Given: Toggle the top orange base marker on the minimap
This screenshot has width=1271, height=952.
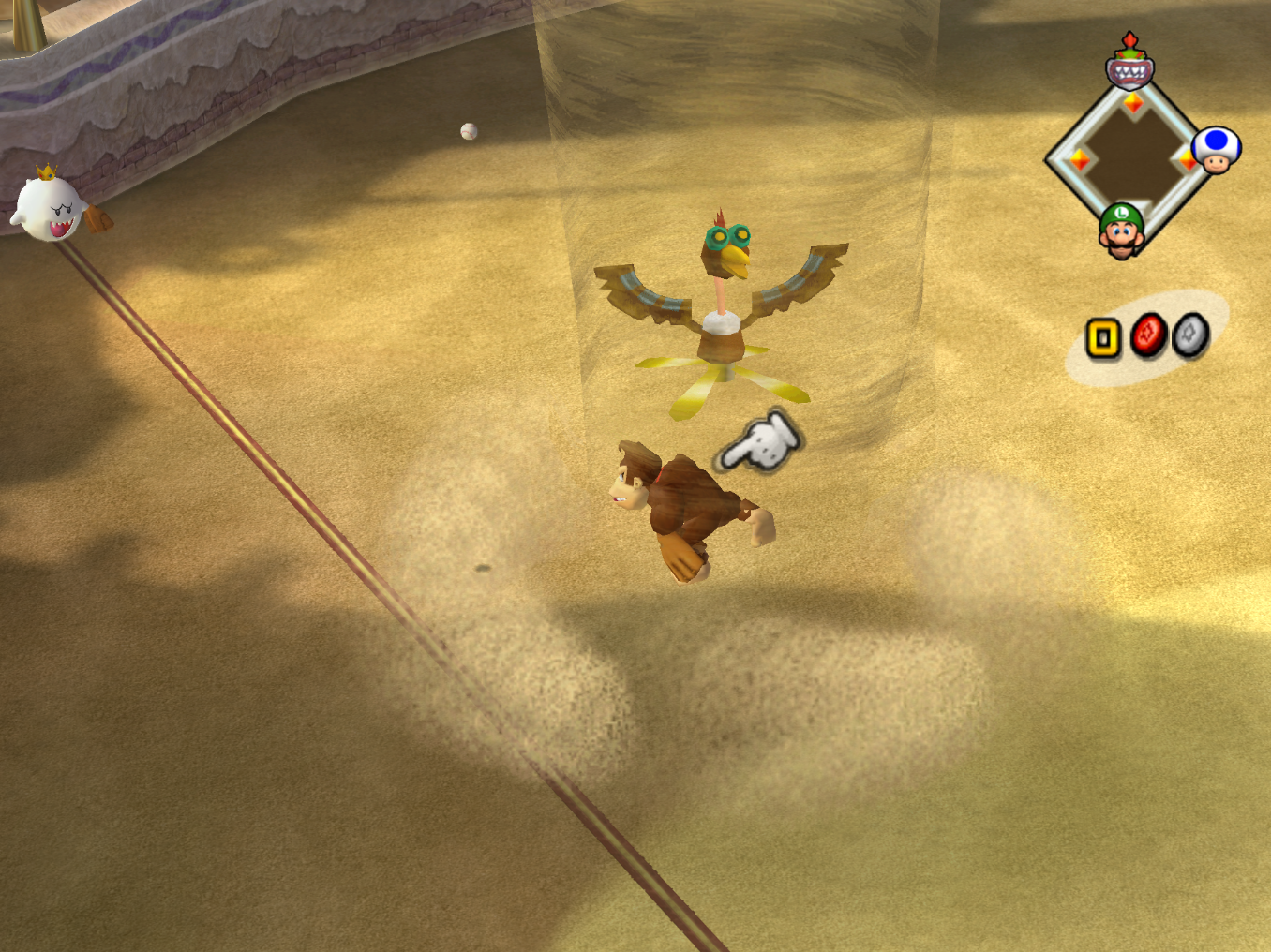Looking at the screenshot, I should pyautogui.click(x=1133, y=103).
